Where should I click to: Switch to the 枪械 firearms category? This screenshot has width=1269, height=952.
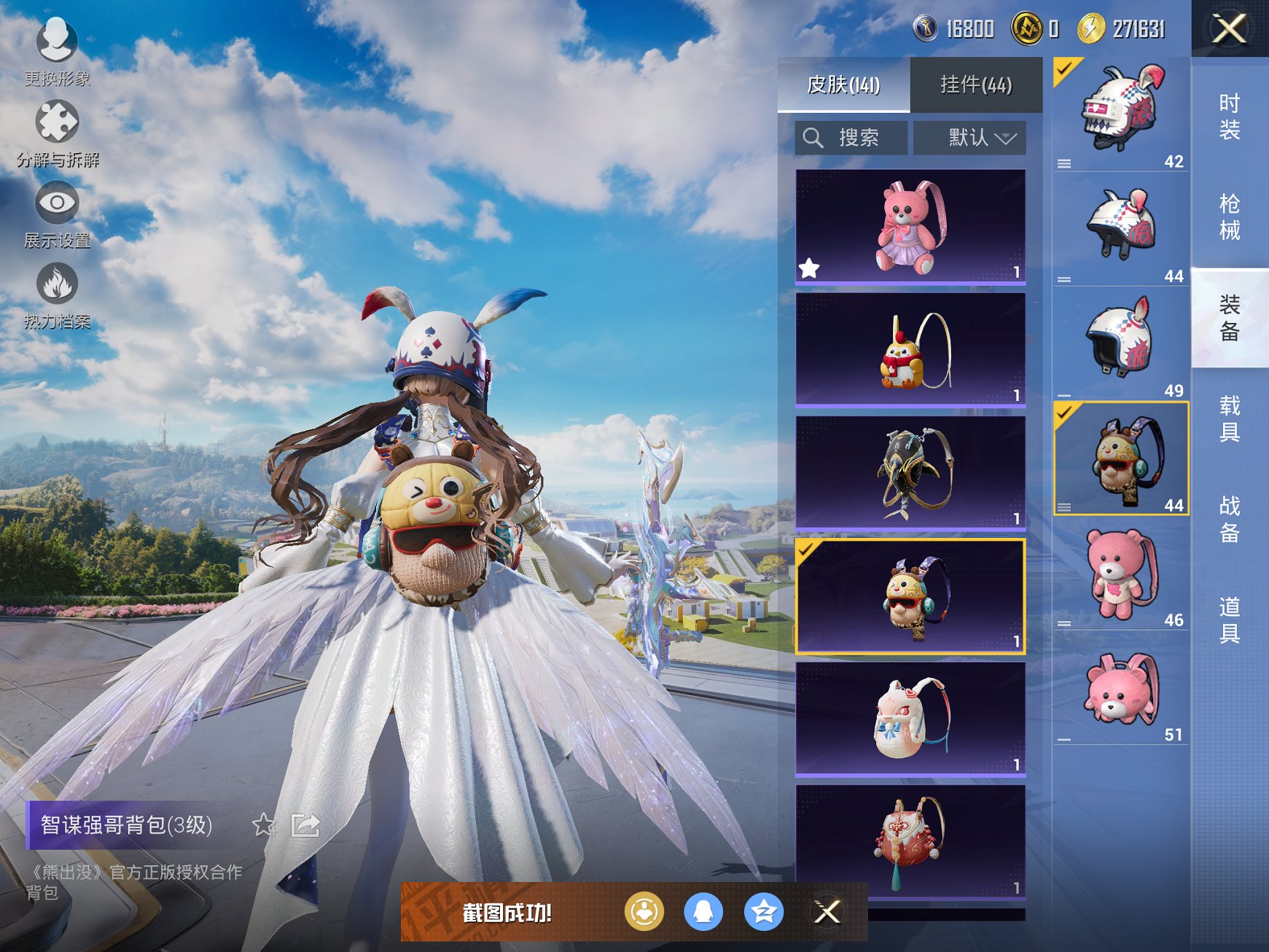click(1230, 217)
